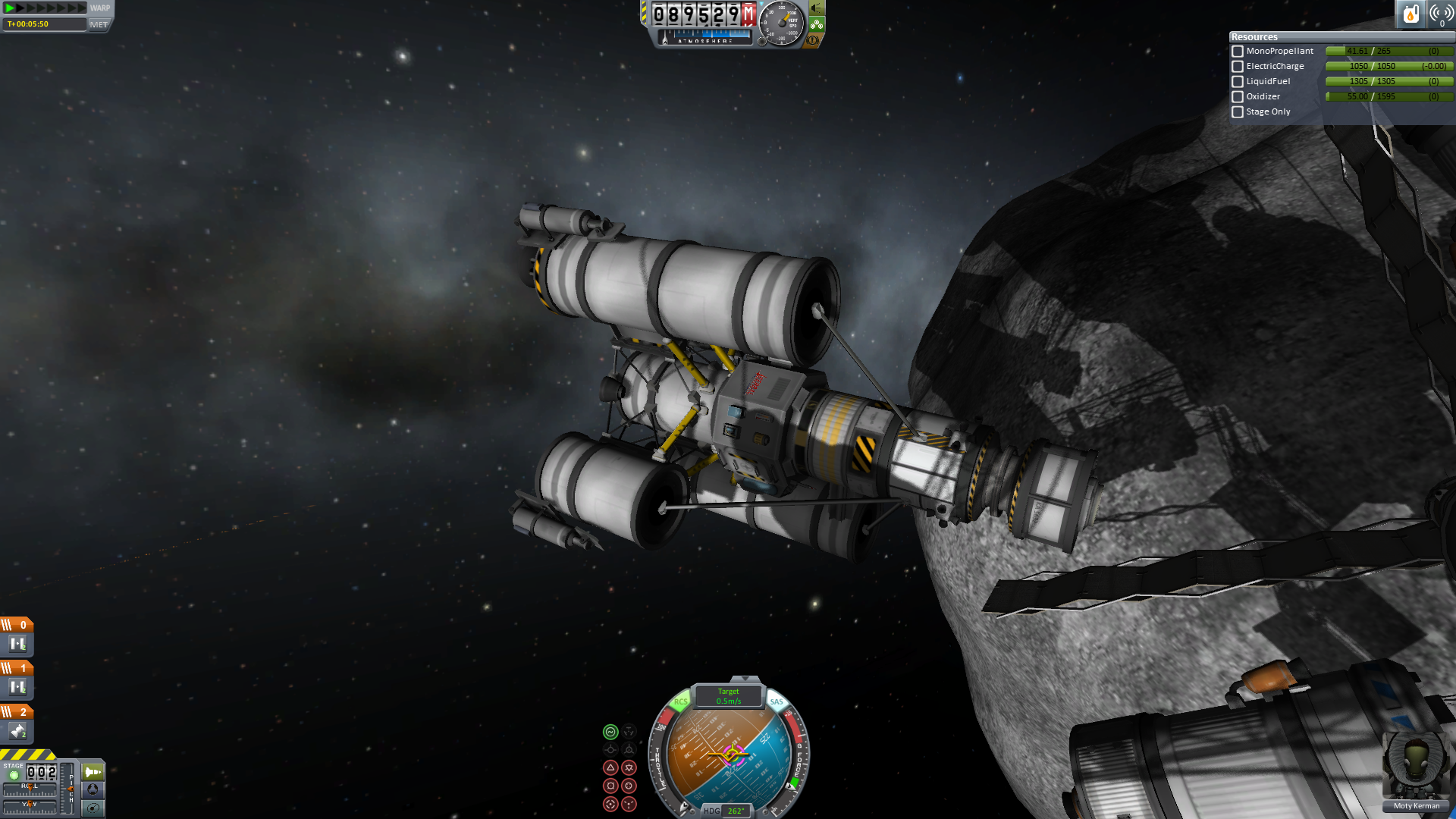The width and height of the screenshot is (1456, 819).
Task: Switch to staging mode rocket button
Action: [93, 772]
